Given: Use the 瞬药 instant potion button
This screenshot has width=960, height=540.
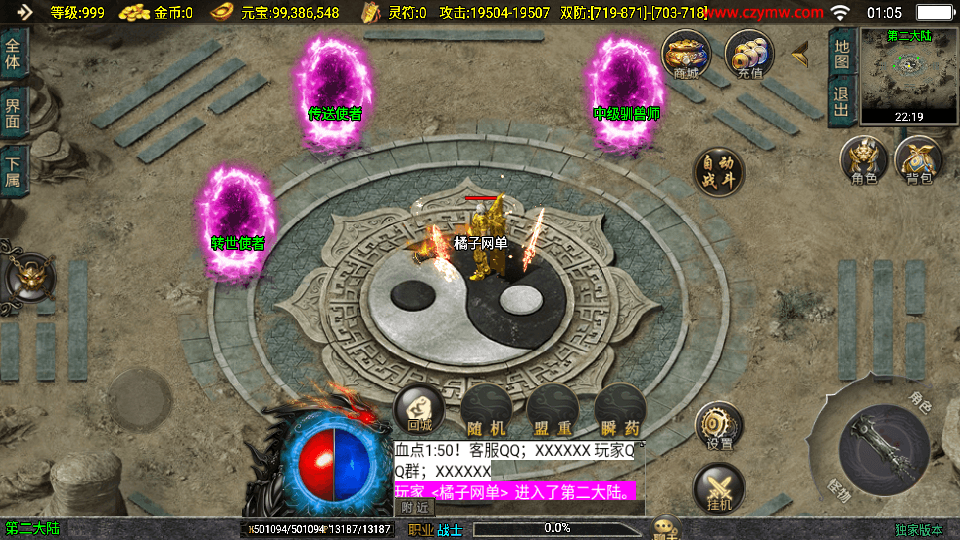Looking at the screenshot, I should click(619, 410).
